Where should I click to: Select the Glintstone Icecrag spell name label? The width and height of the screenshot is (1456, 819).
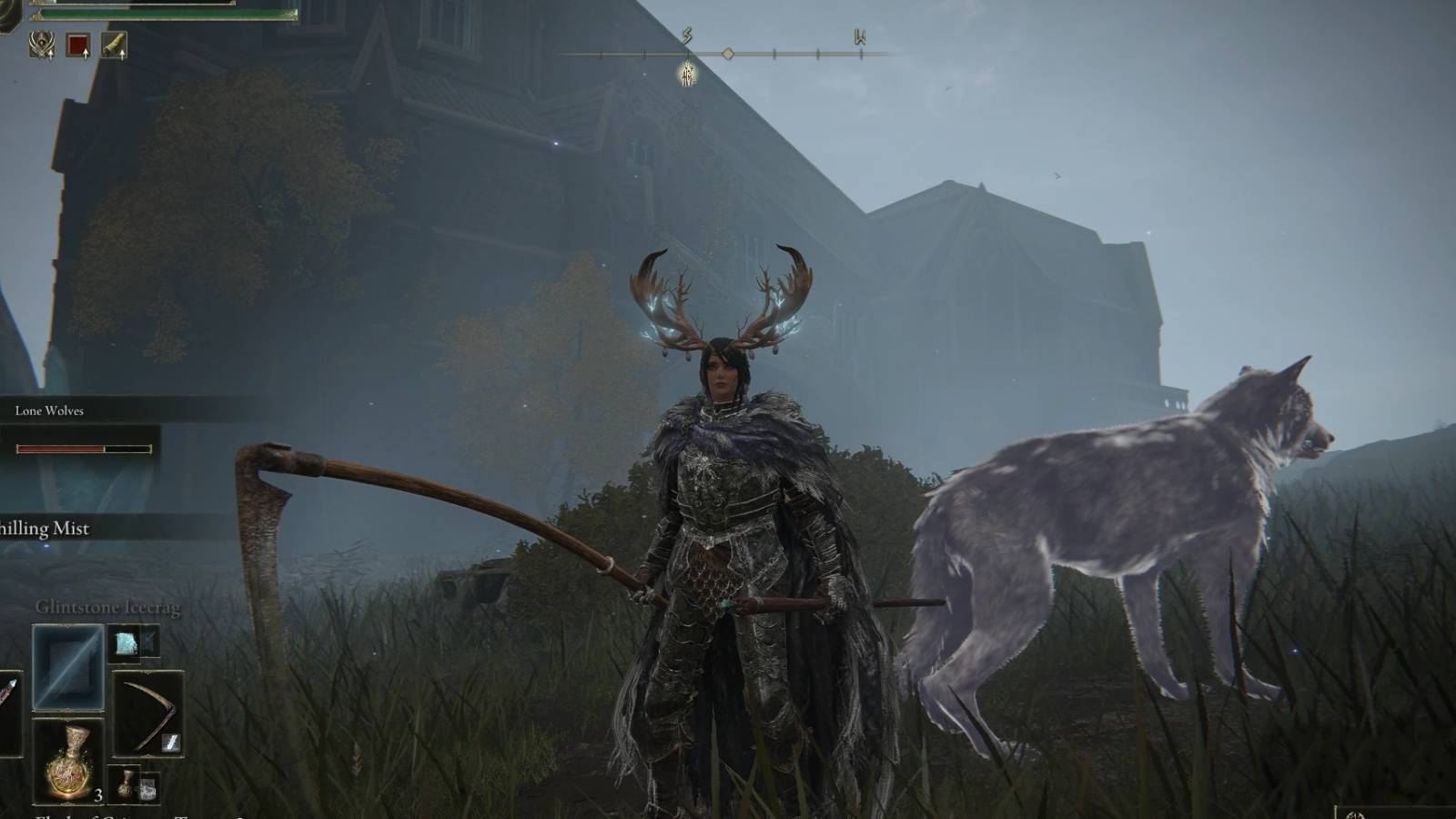107,606
